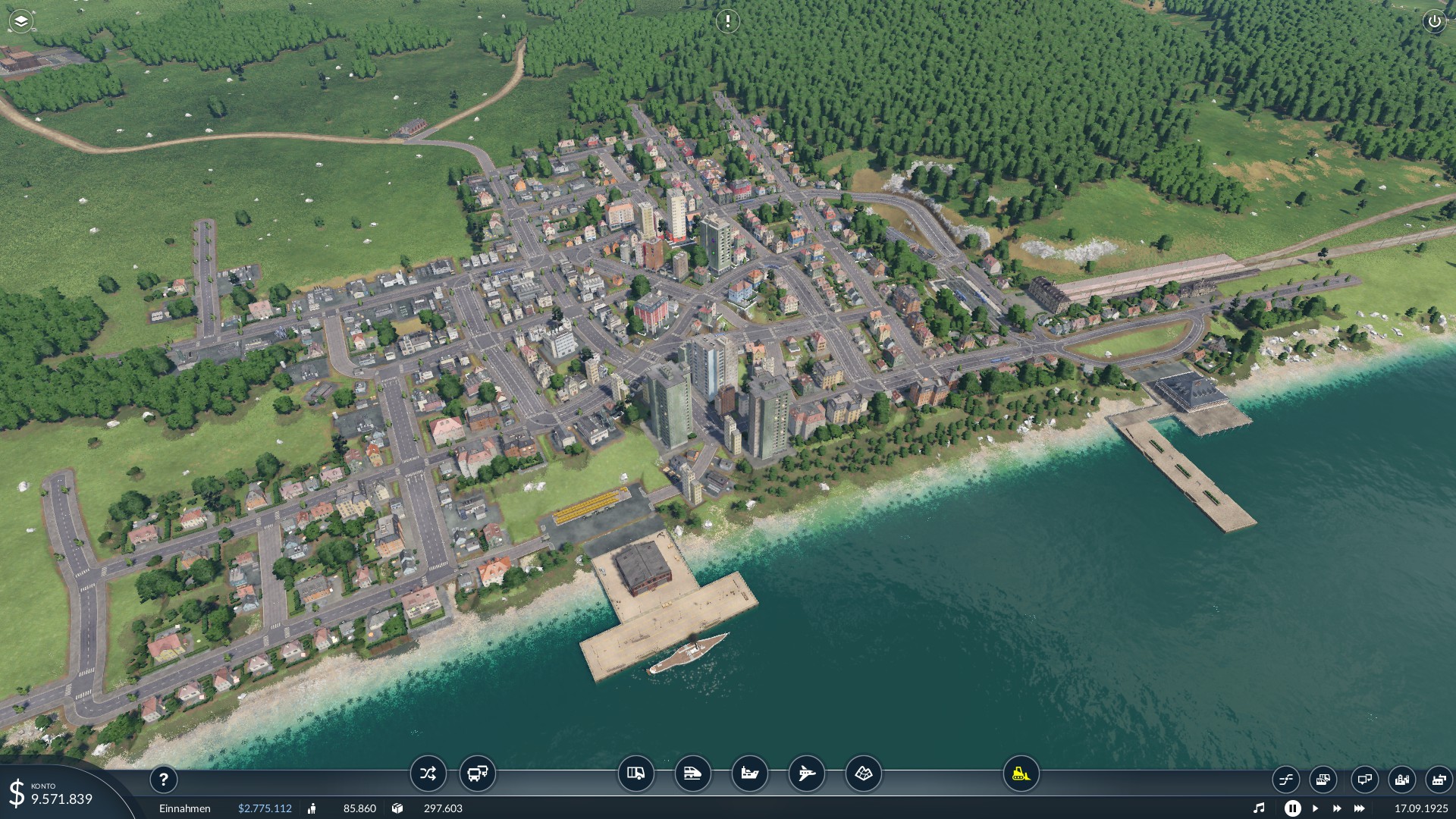Open the map layers menu
1456x819 pixels.
click(x=21, y=21)
